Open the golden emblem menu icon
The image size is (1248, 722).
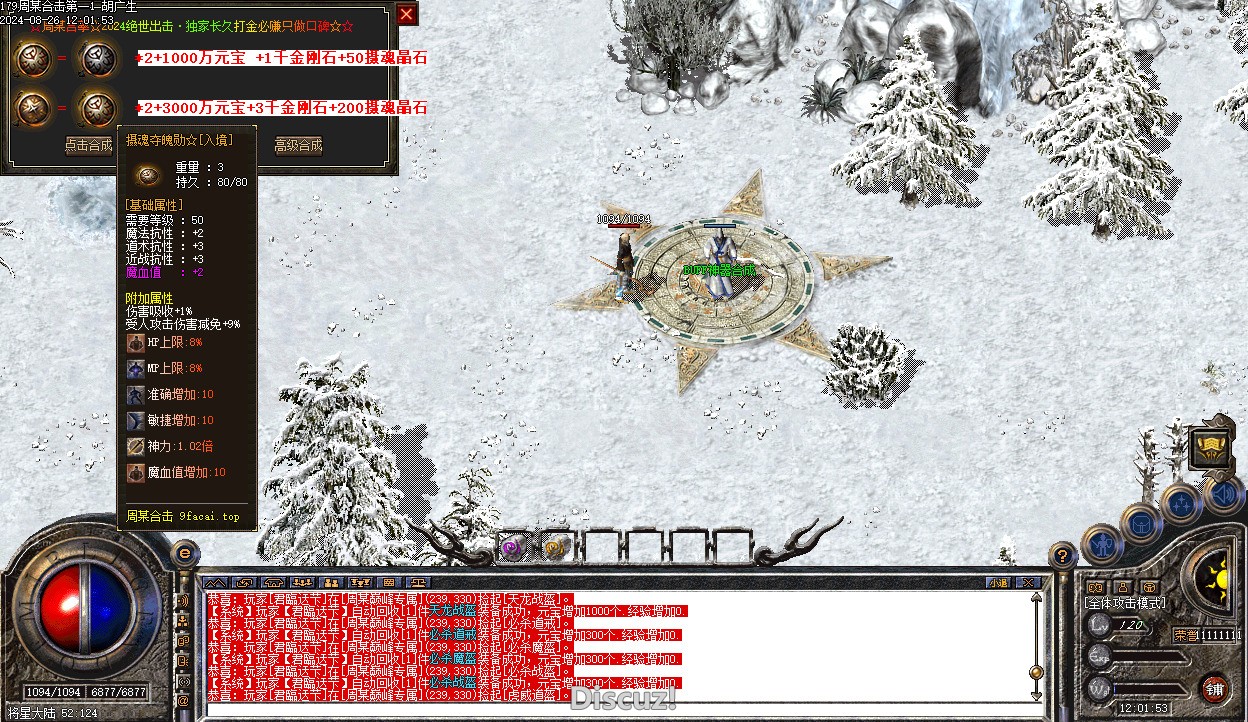tap(1211, 449)
